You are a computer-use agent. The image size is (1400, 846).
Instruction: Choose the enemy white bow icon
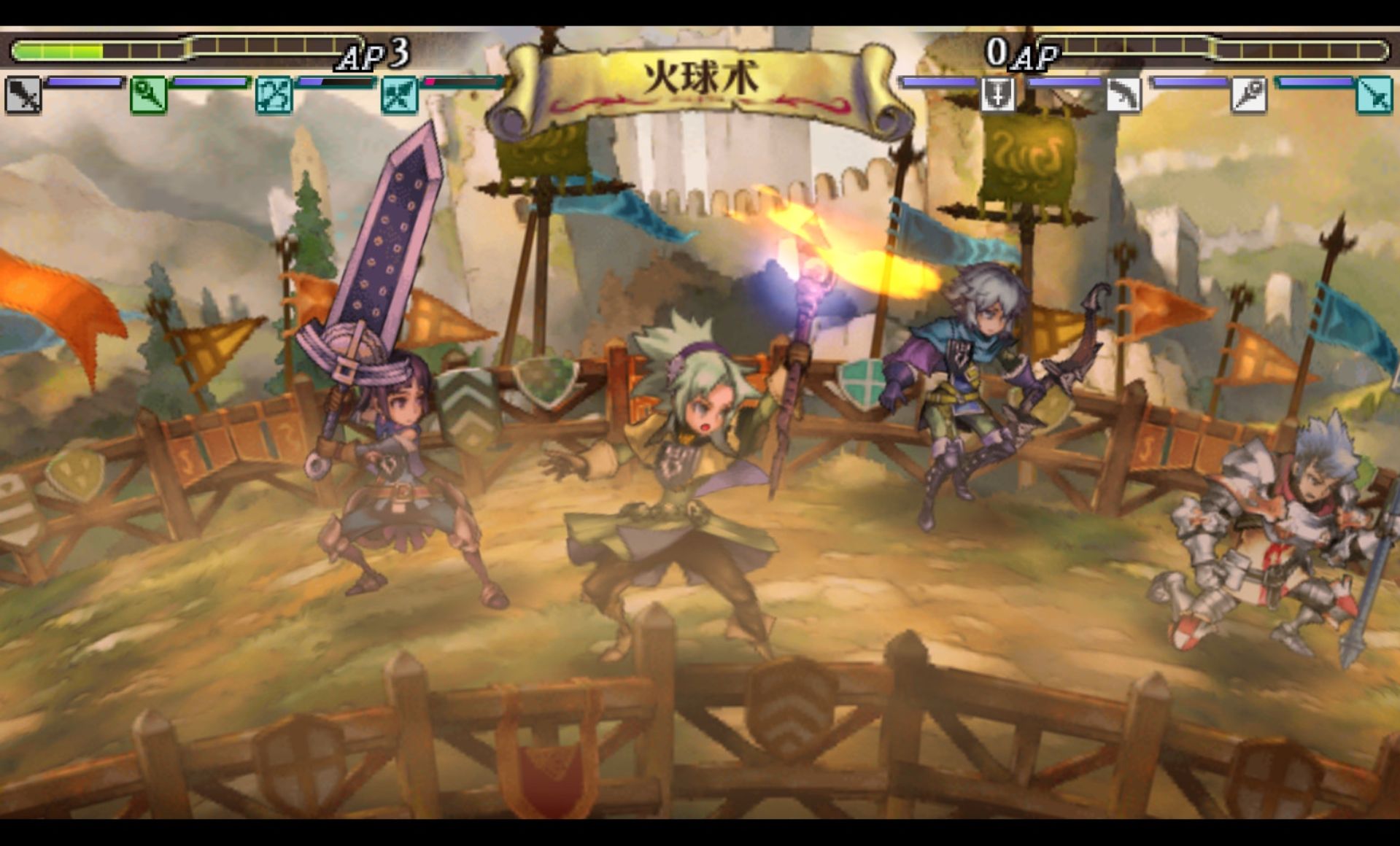tap(1124, 95)
